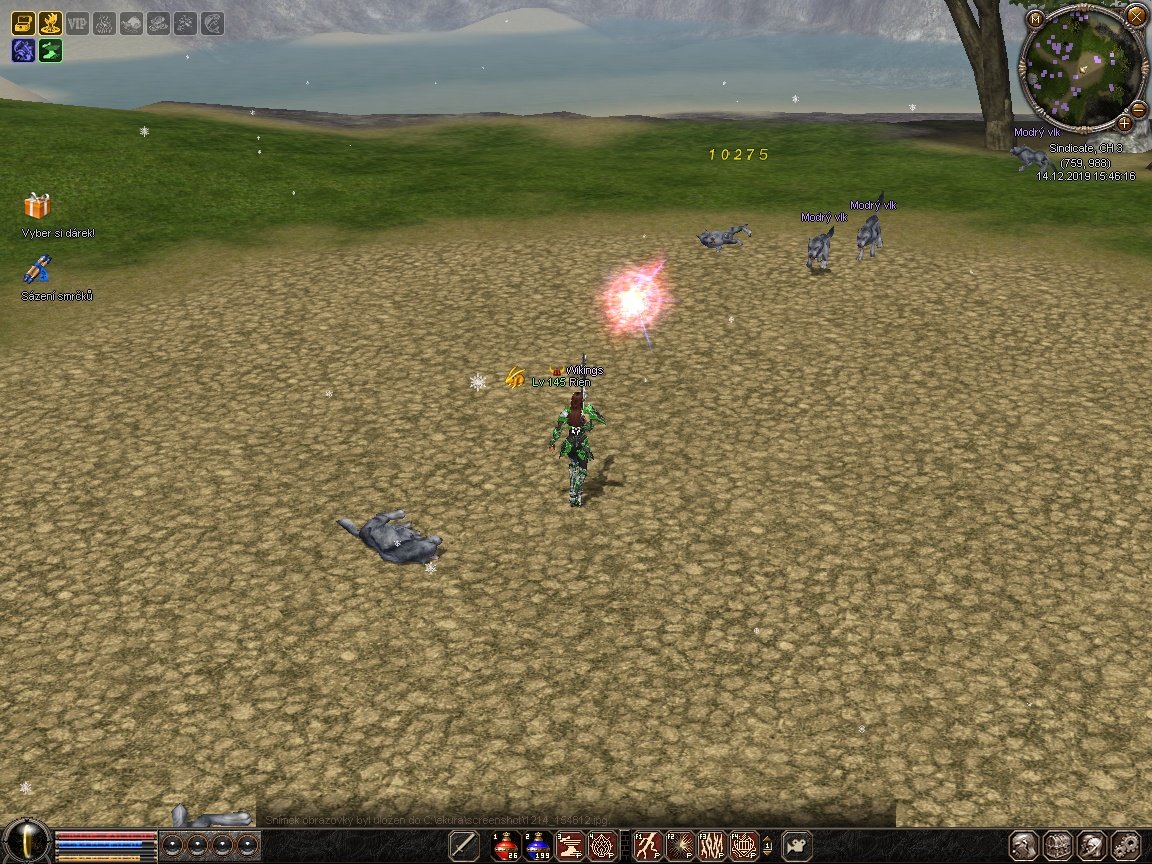Image resolution: width=1152 pixels, height=864 pixels.
Task: Open the golden treasure chest bonus icon
Action: click(x=23, y=23)
